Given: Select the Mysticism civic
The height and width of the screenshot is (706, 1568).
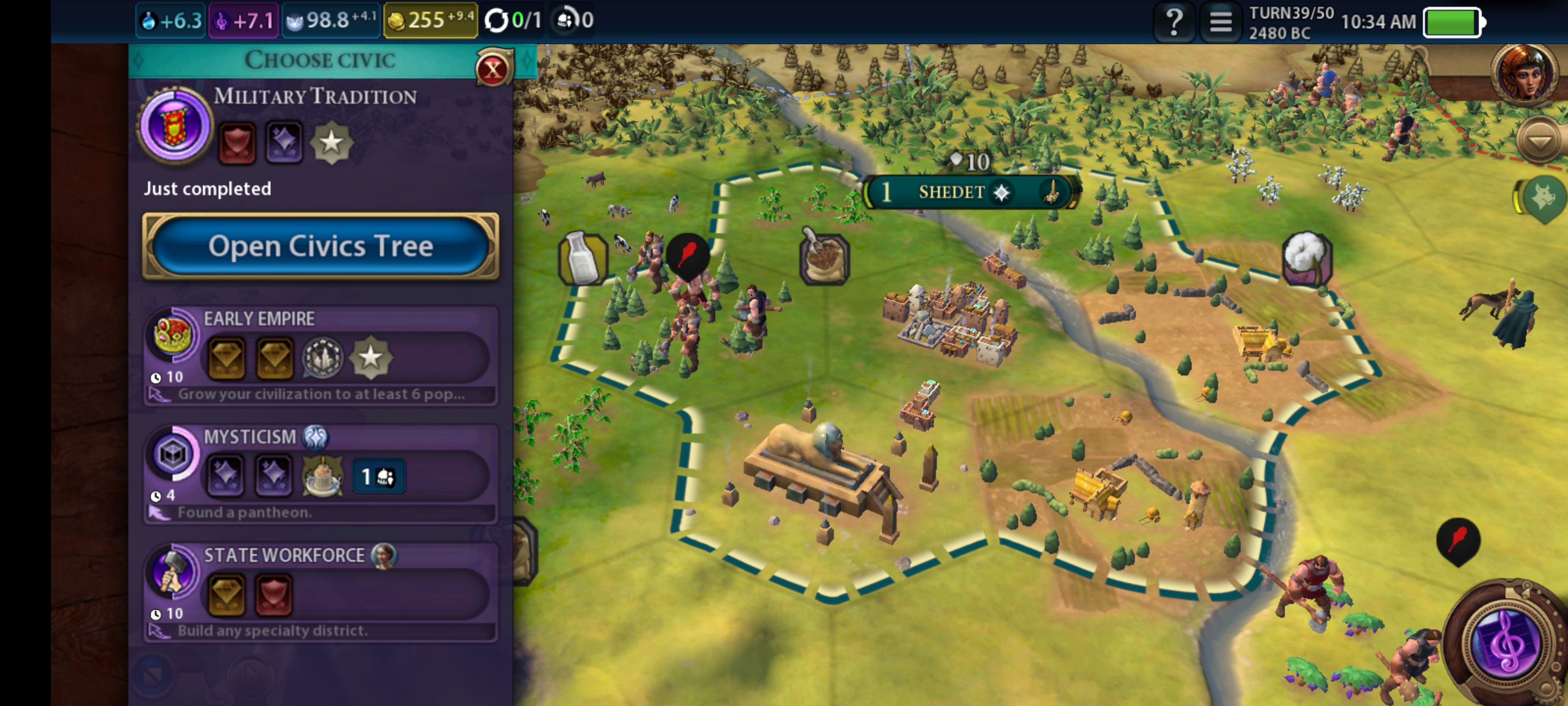Looking at the screenshot, I should [320, 473].
